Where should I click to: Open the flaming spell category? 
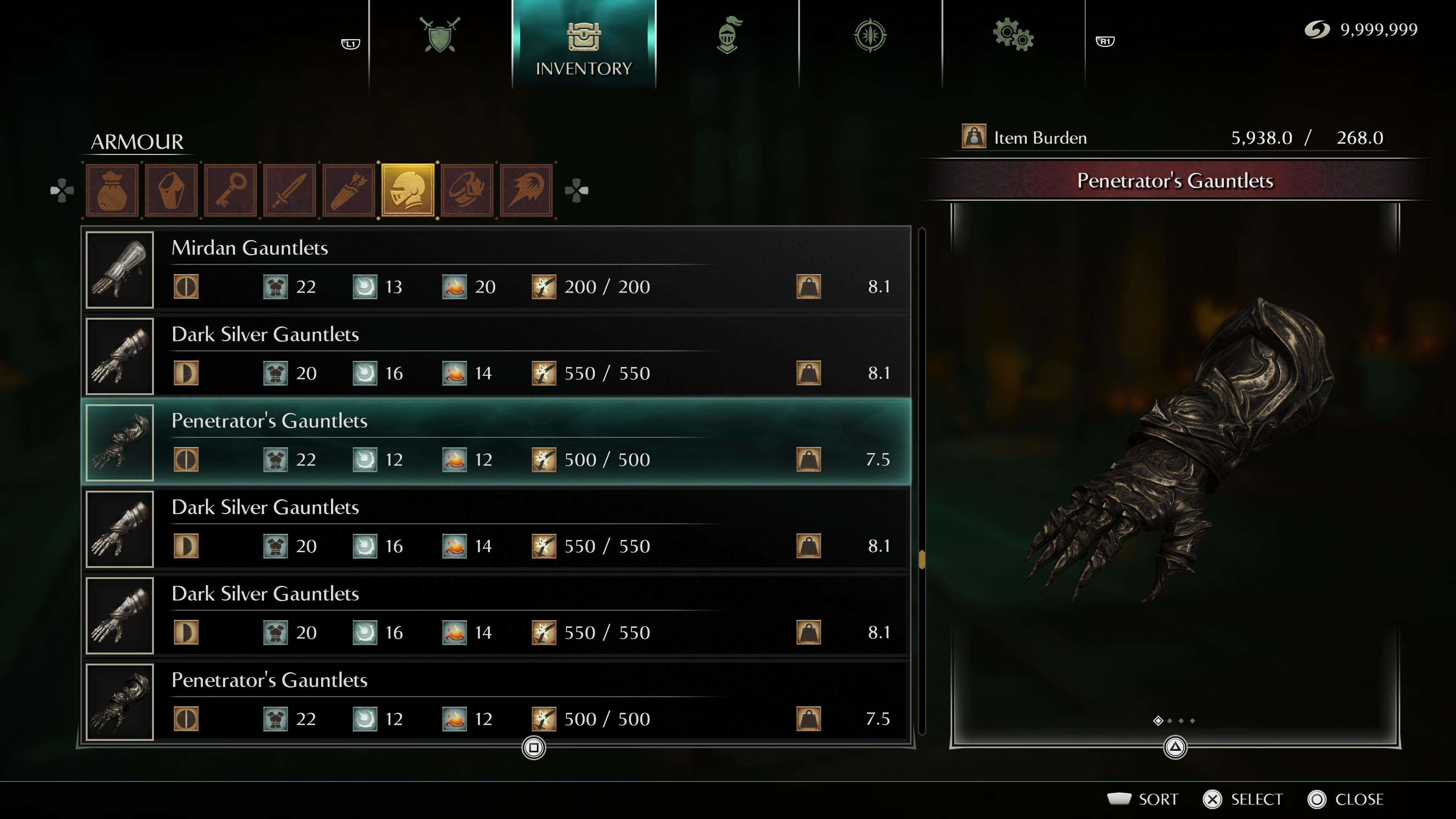point(526,190)
